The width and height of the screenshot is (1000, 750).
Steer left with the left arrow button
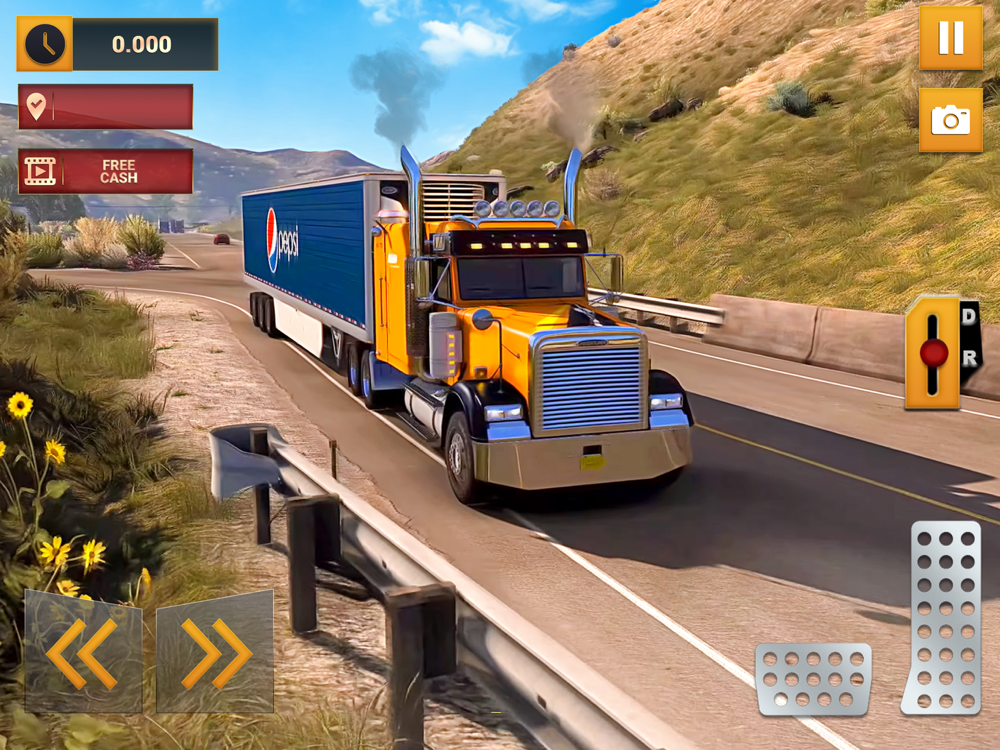pos(83,652)
